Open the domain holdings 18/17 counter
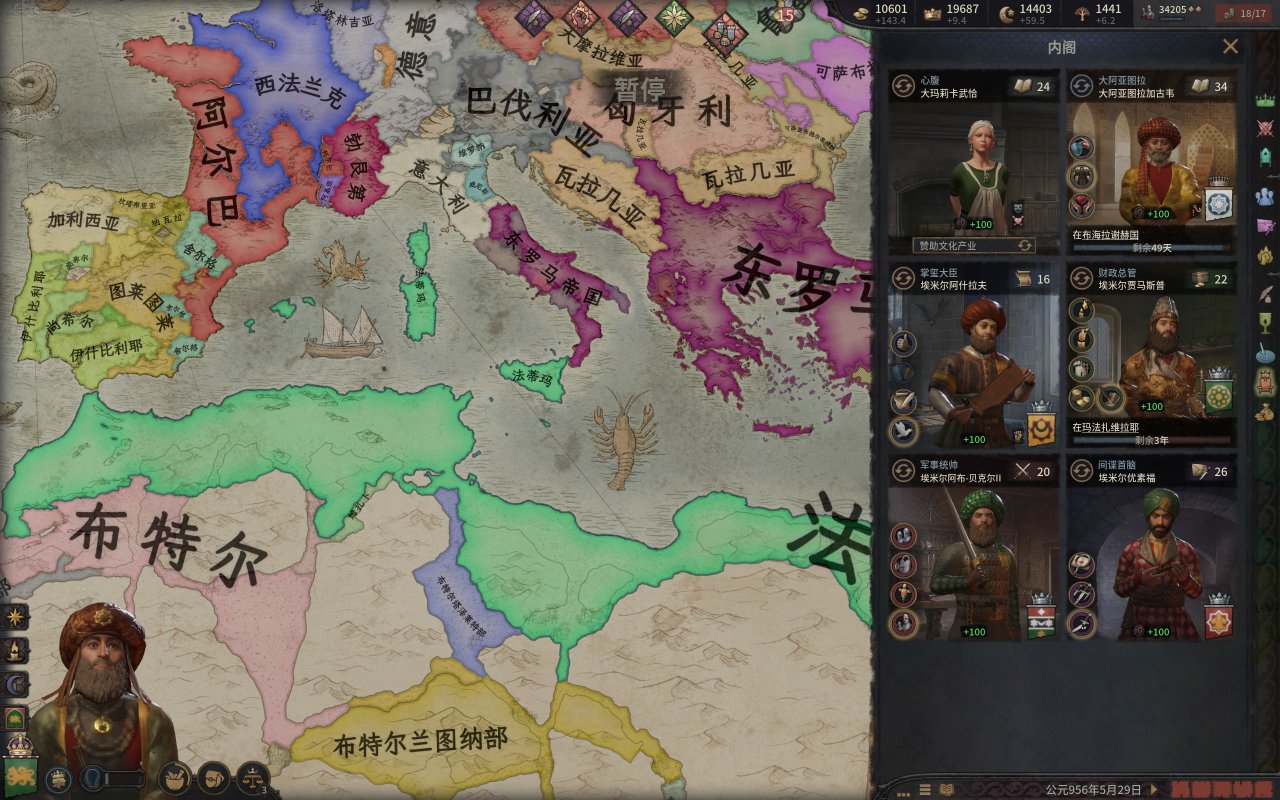 1243,13
